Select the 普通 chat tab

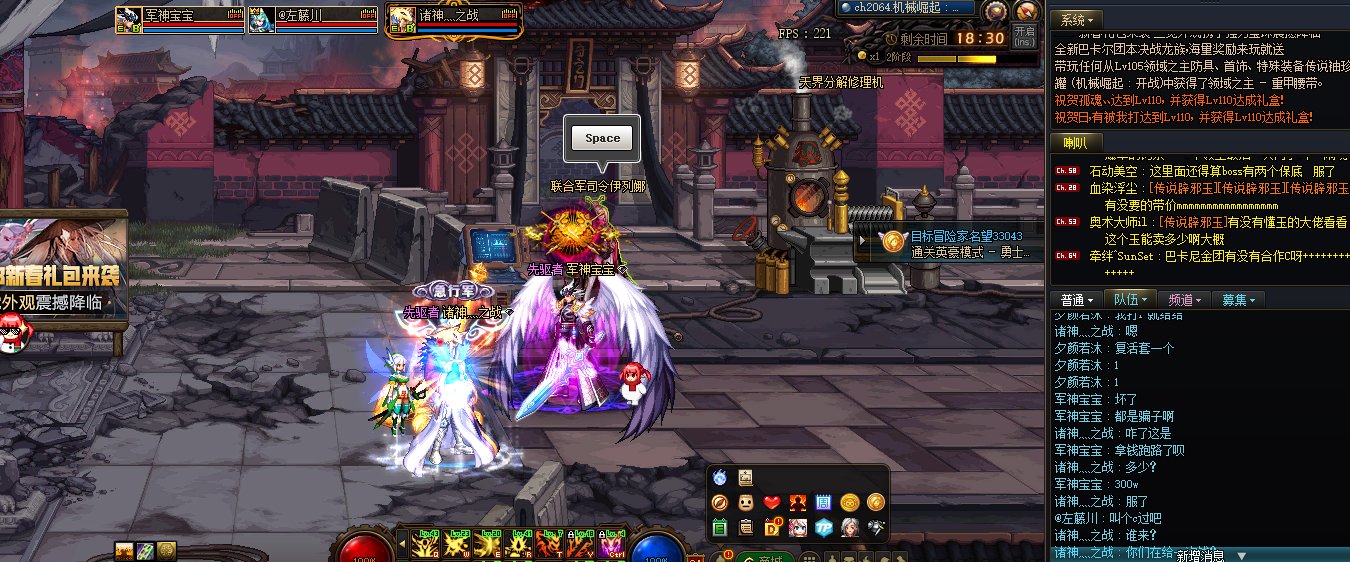tap(1077, 300)
